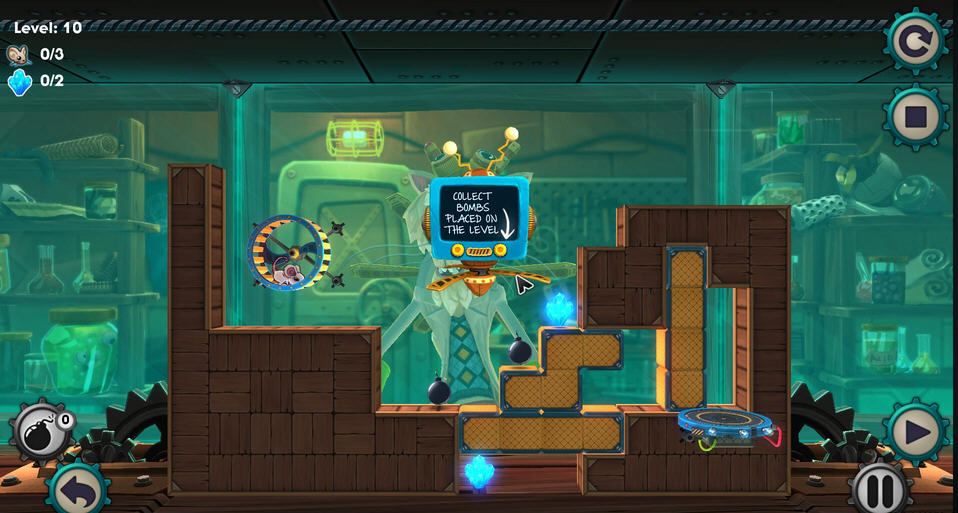The height and width of the screenshot is (513, 958).
Task: Start the simulation with the play button
Action: (915, 433)
